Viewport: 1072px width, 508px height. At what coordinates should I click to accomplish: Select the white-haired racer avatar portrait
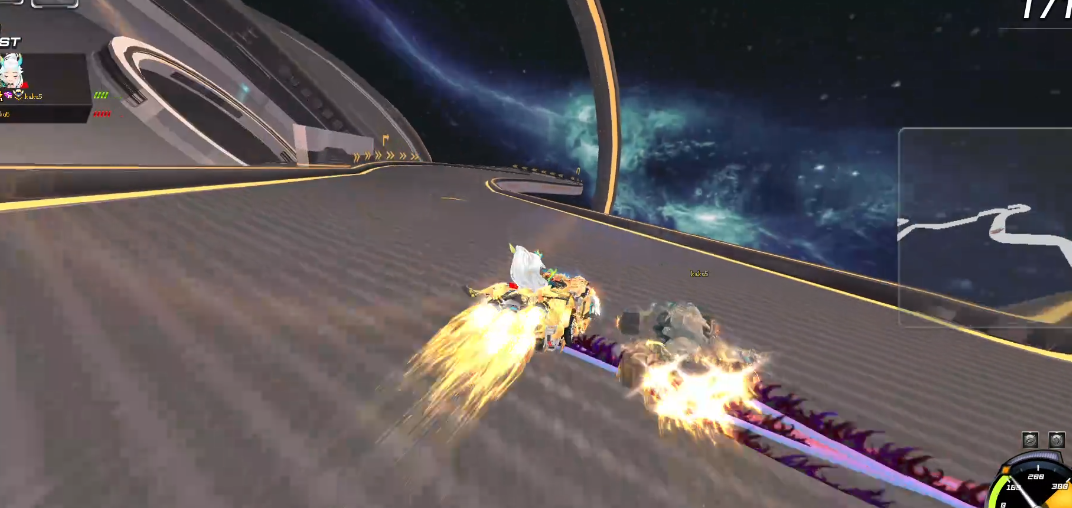coord(13,72)
